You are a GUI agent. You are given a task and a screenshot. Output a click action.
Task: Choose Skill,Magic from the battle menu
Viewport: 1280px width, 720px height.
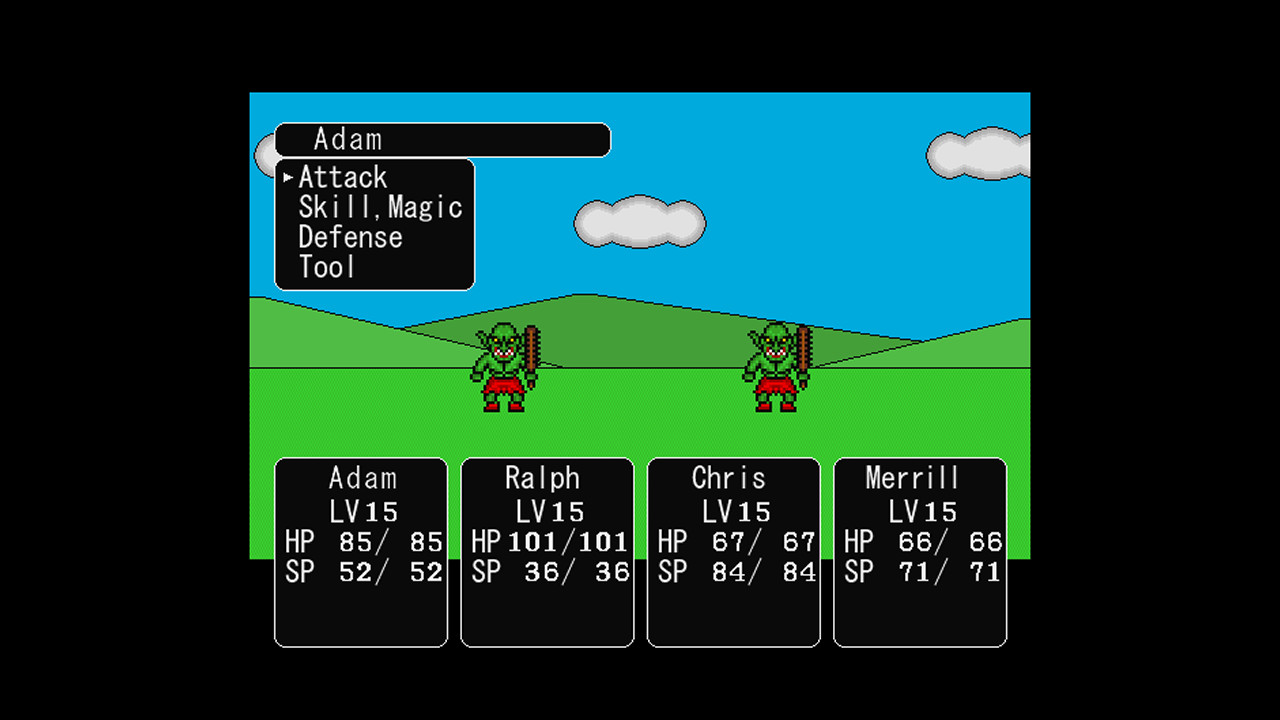[380, 207]
